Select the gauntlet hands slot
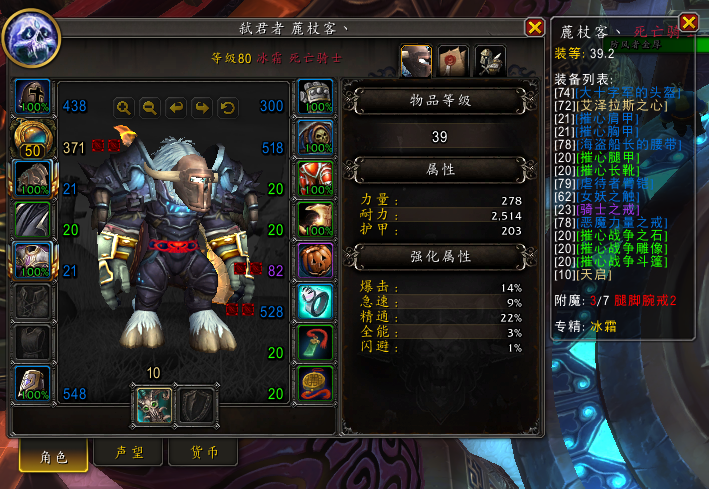 coord(316,100)
